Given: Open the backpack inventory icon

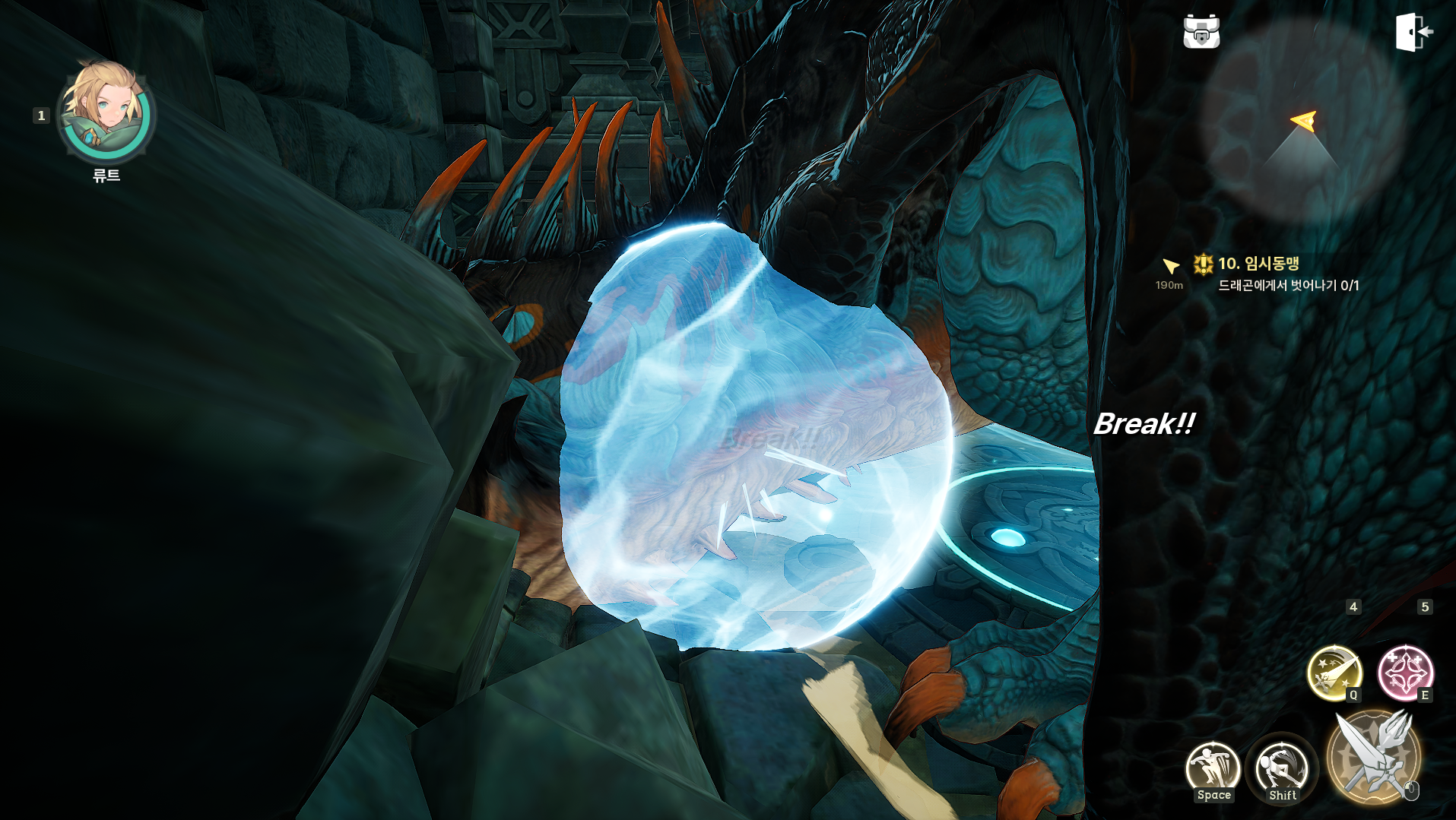Looking at the screenshot, I should pos(1201,32).
